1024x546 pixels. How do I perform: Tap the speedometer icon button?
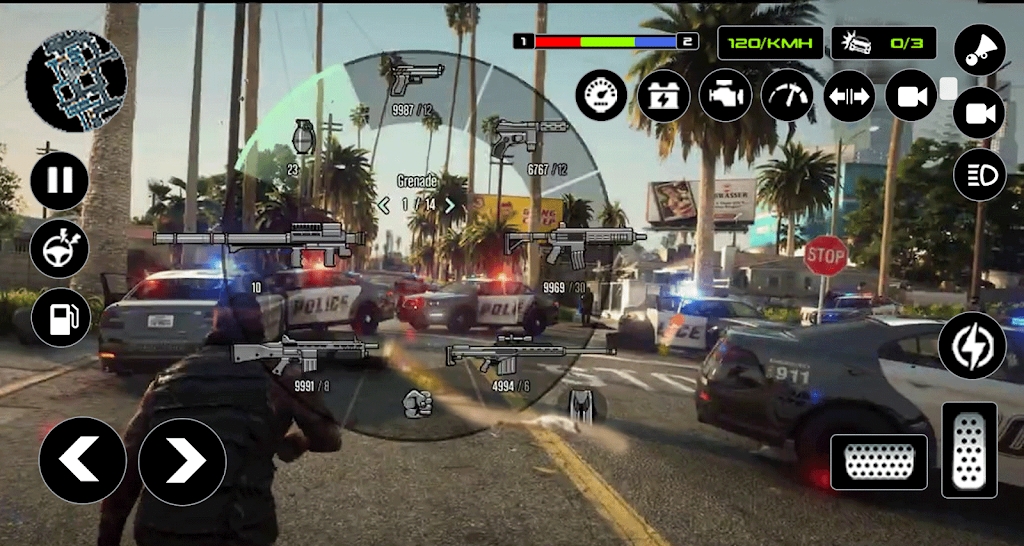pos(601,96)
